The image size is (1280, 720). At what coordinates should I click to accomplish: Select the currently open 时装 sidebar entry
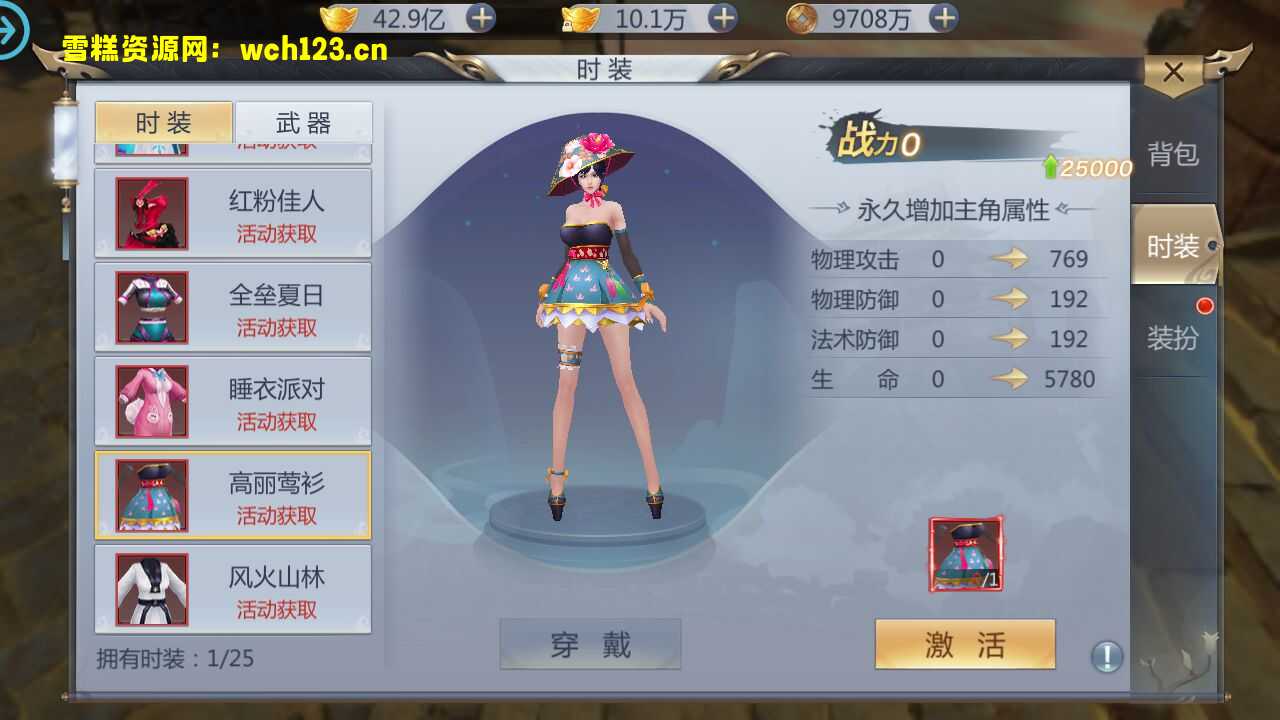pos(1171,246)
